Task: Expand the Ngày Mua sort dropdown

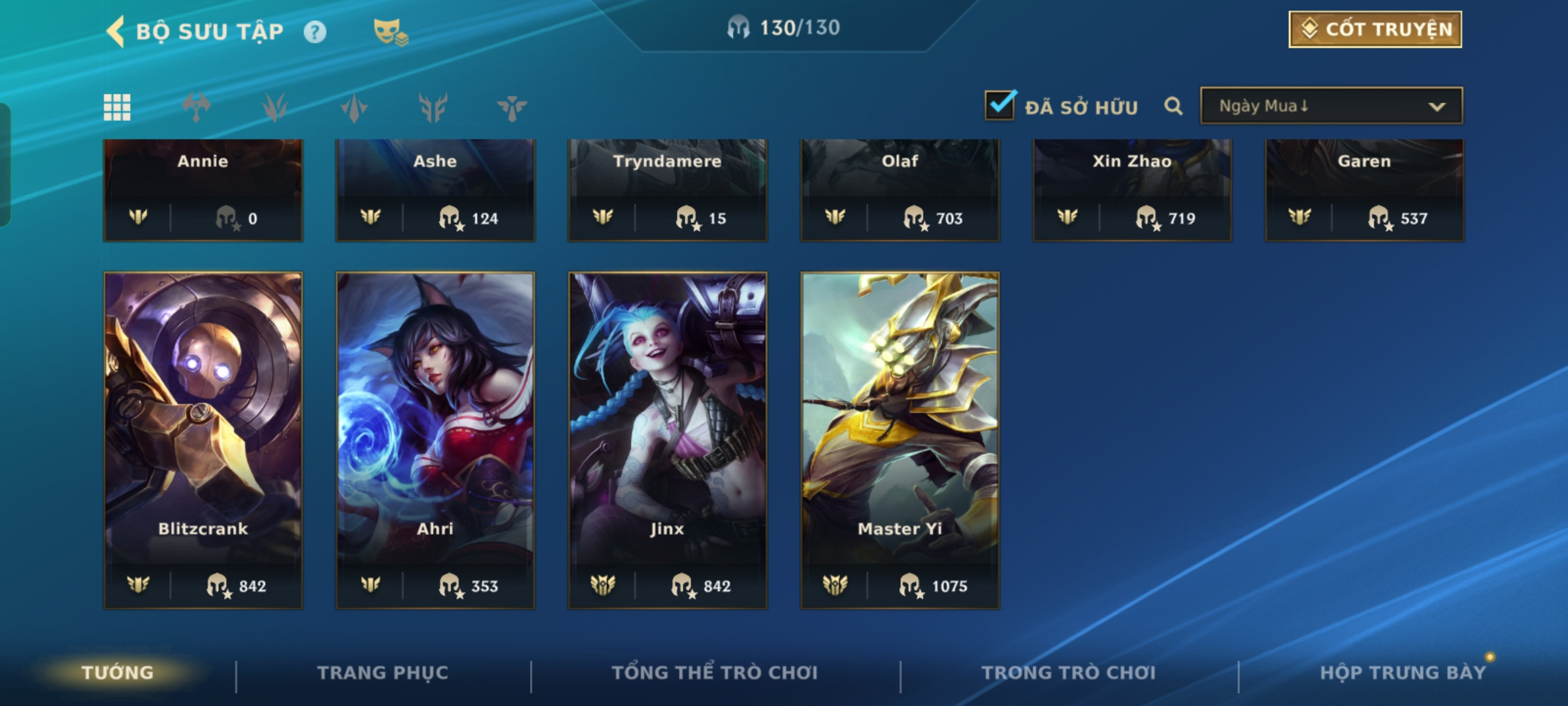Action: coord(1331,106)
